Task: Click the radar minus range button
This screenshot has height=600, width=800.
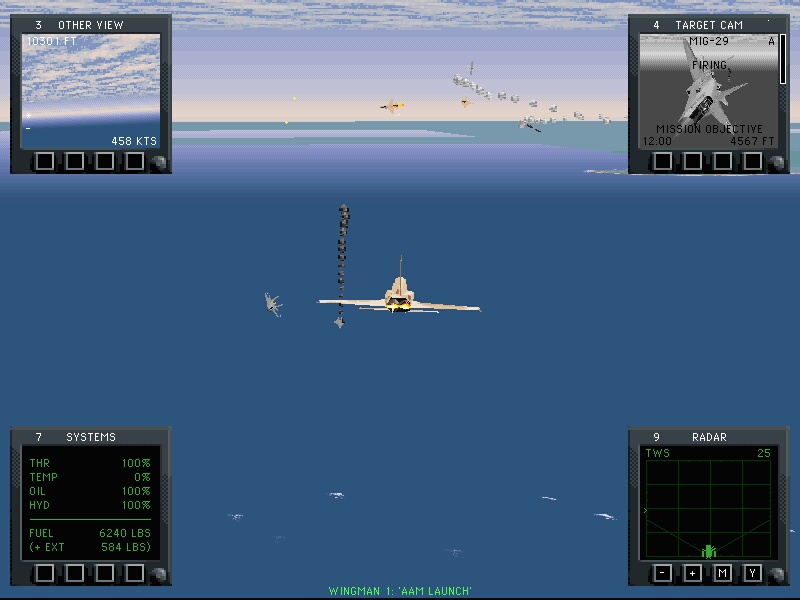Action: (663, 573)
